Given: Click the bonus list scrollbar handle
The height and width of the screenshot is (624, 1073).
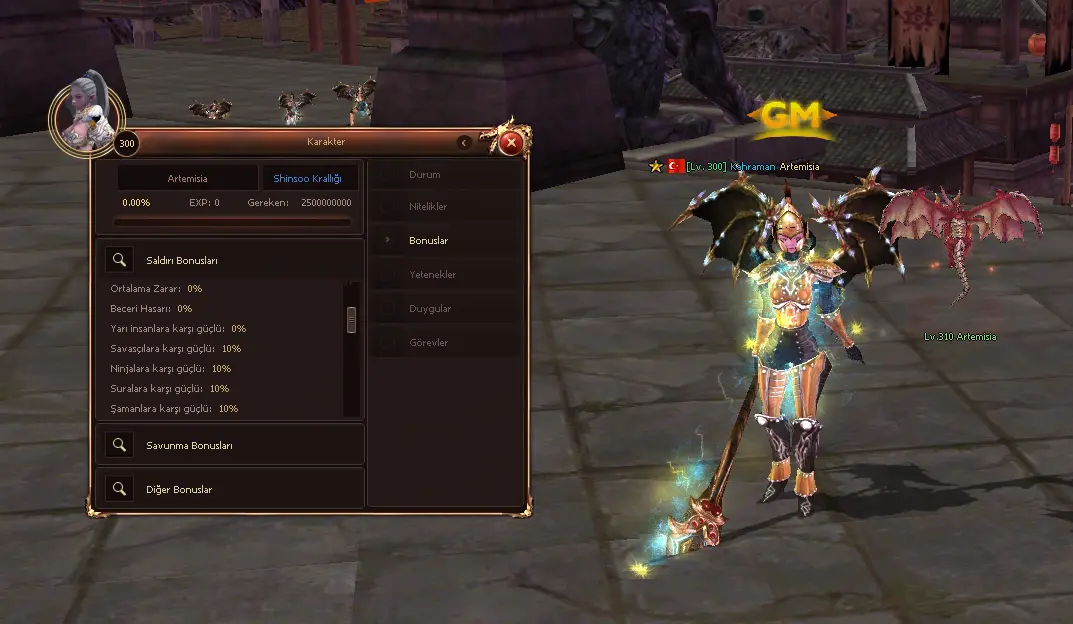Looking at the screenshot, I should 351,319.
